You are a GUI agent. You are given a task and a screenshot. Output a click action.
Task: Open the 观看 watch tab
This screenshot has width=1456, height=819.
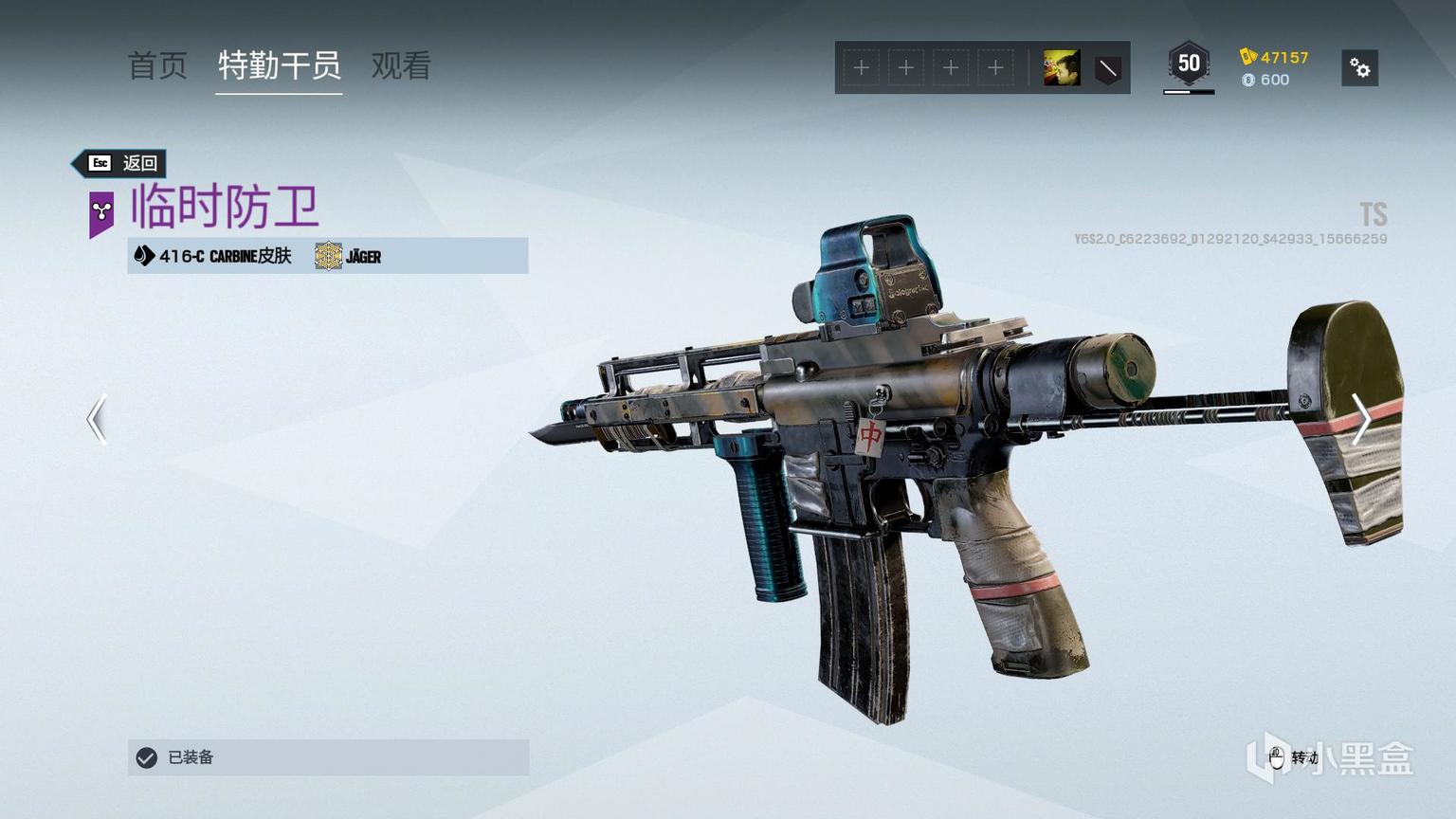401,65
